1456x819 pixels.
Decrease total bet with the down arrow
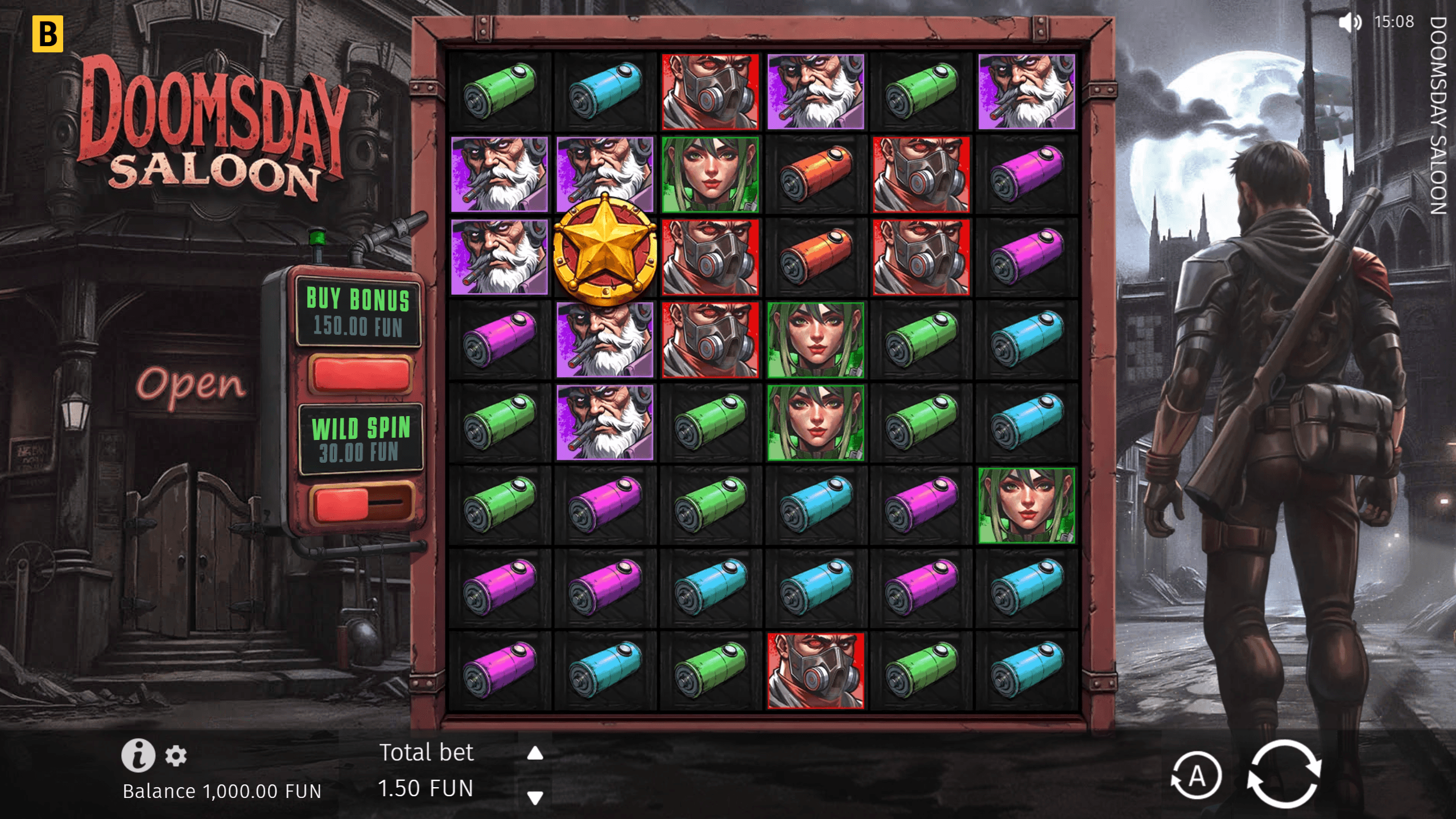[x=535, y=797]
